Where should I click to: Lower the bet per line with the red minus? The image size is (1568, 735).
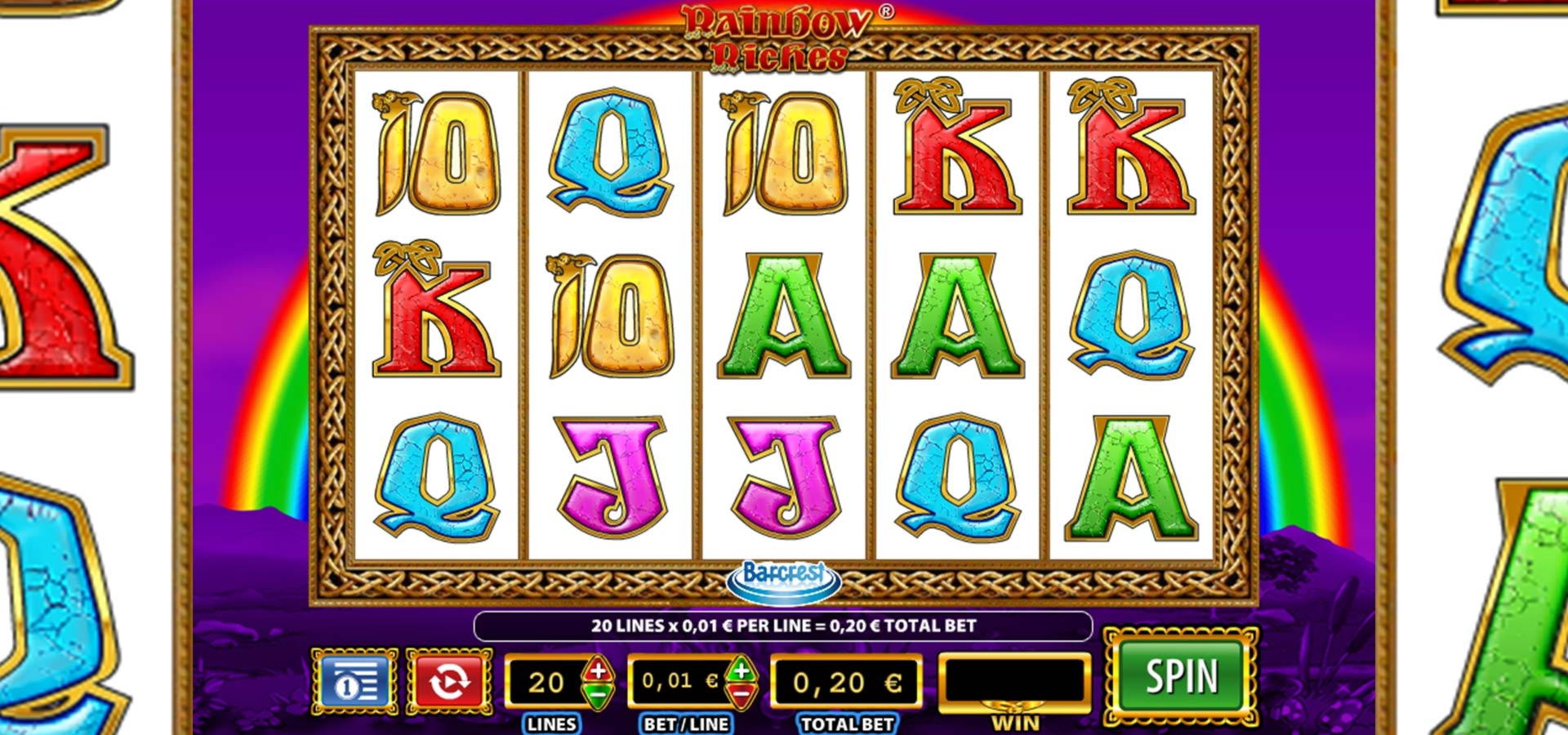pos(741,695)
